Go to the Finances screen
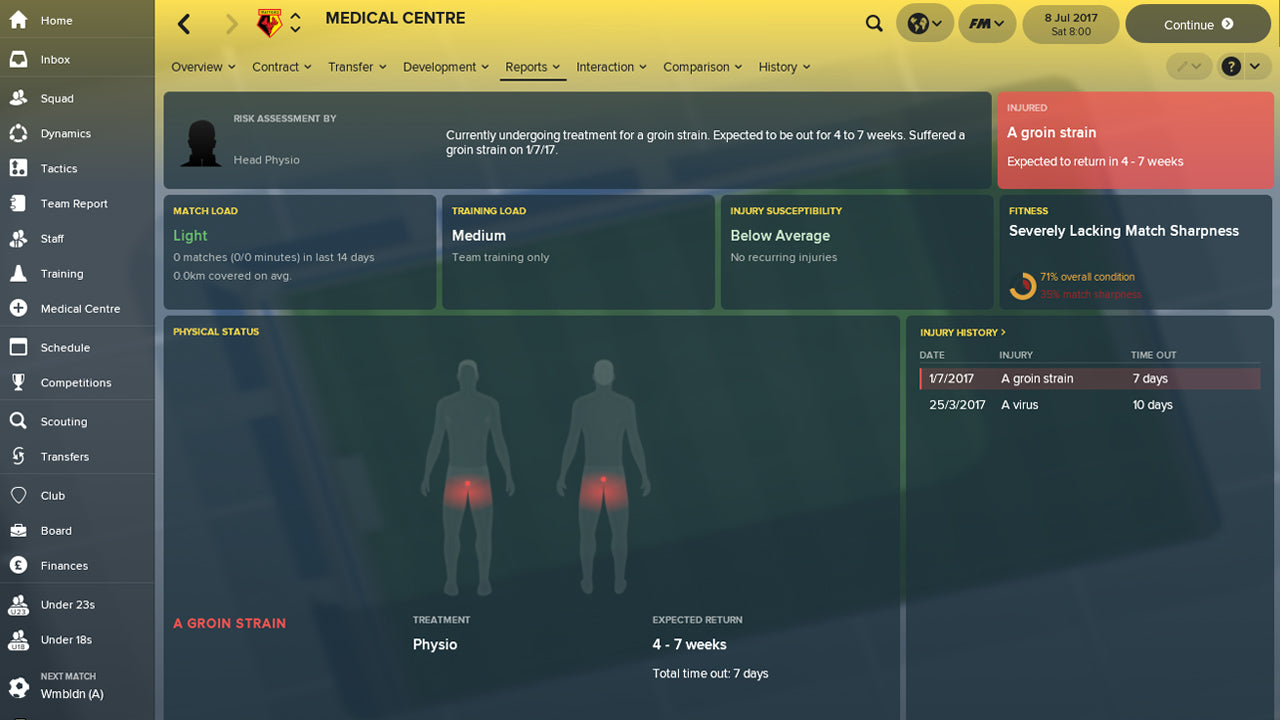 pos(64,566)
